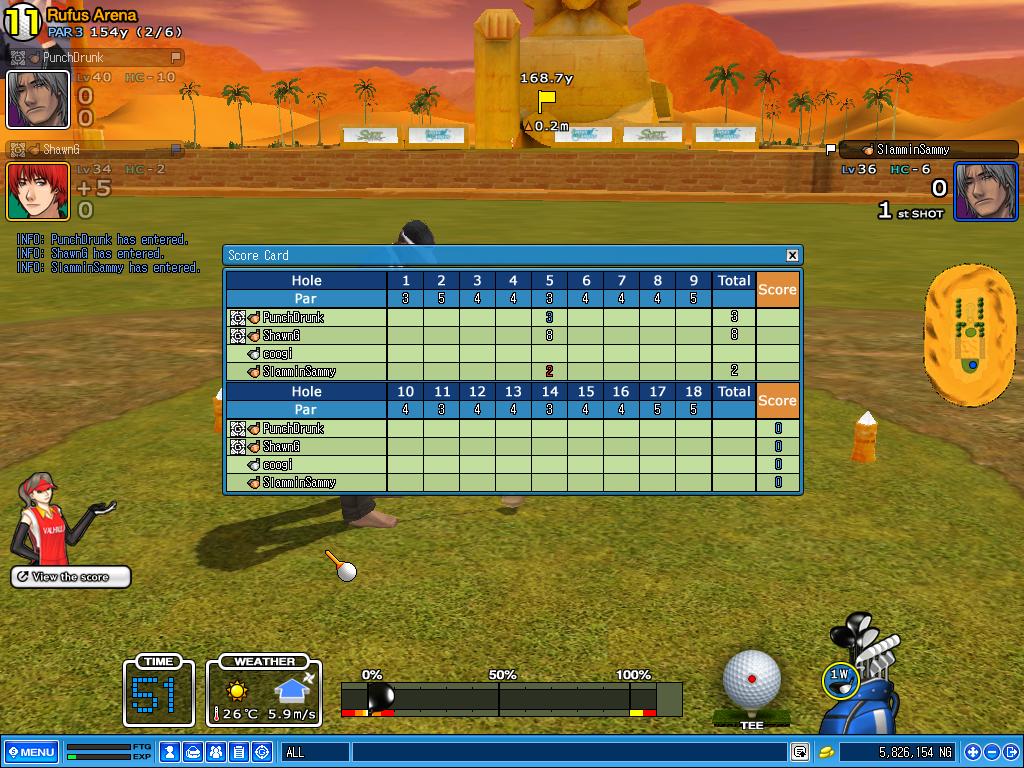Click the crosshair target toolbar icon
1024x768 pixels.
tap(262, 752)
